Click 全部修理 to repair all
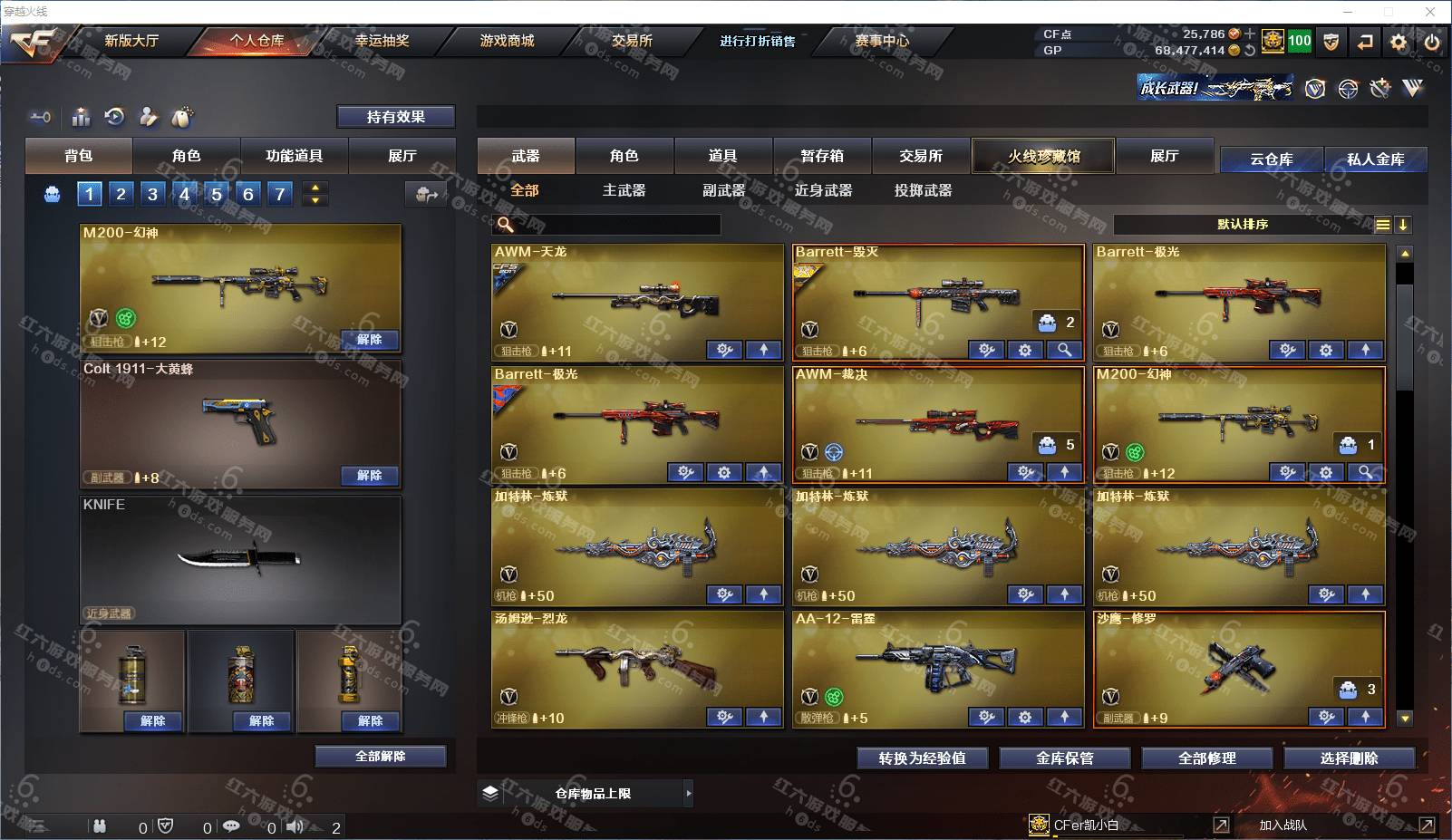Image resolution: width=1452 pixels, height=840 pixels. pos(1206,758)
